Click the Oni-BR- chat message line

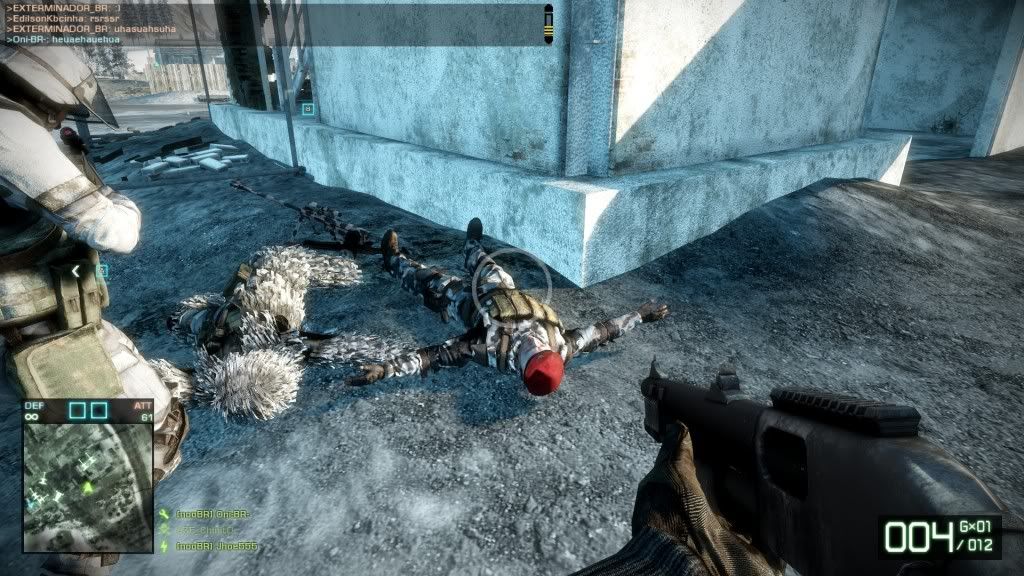tap(60, 41)
